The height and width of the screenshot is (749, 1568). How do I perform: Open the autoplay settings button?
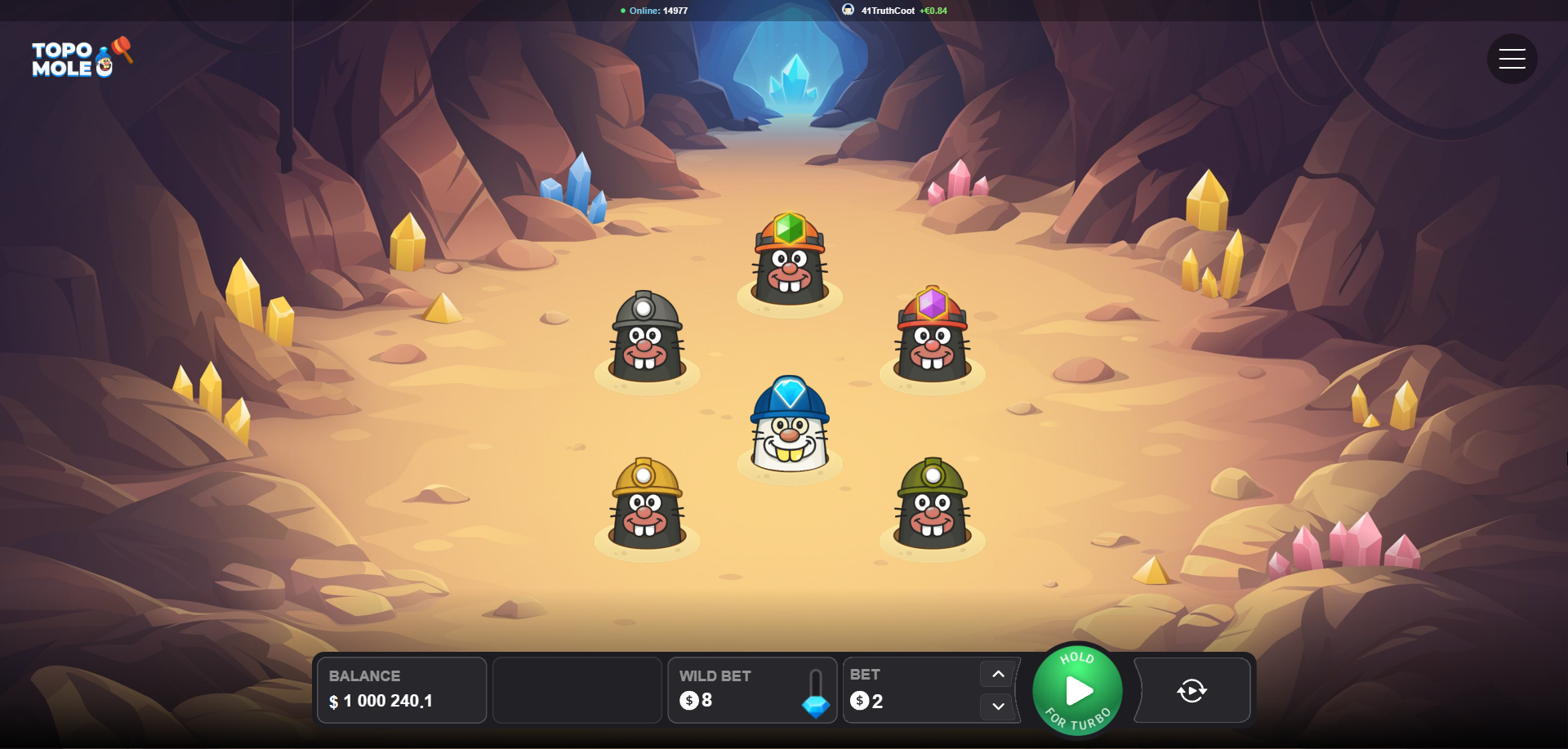[x=1192, y=691]
